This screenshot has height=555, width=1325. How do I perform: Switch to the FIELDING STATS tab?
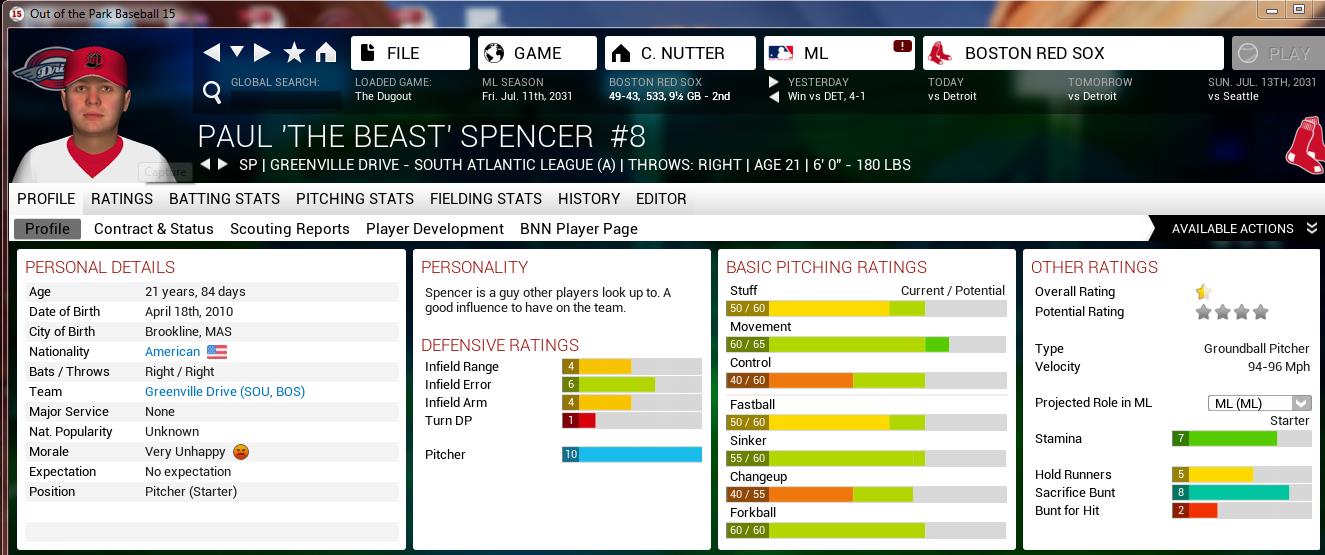(x=486, y=199)
